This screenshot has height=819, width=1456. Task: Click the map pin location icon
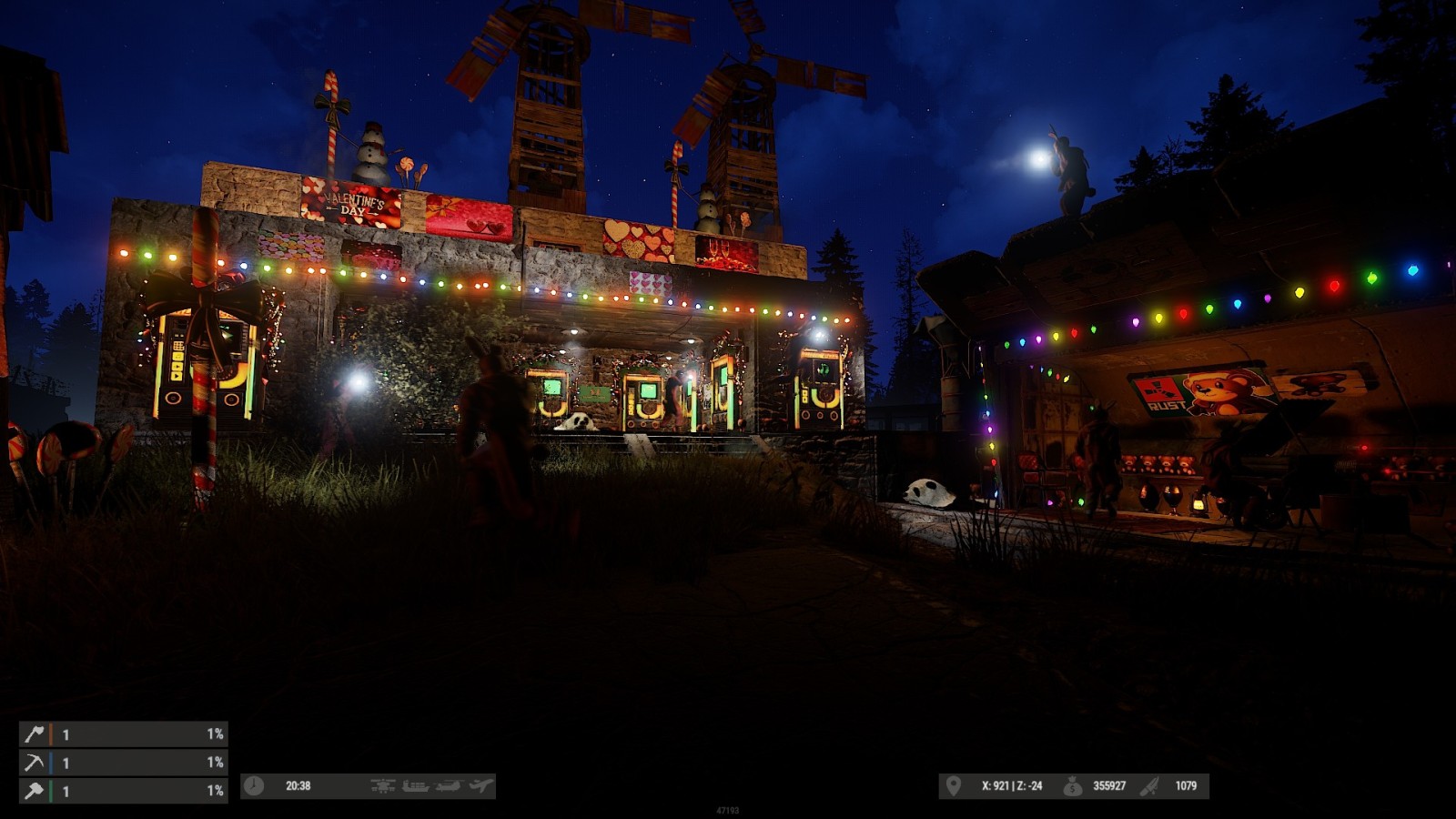(953, 786)
